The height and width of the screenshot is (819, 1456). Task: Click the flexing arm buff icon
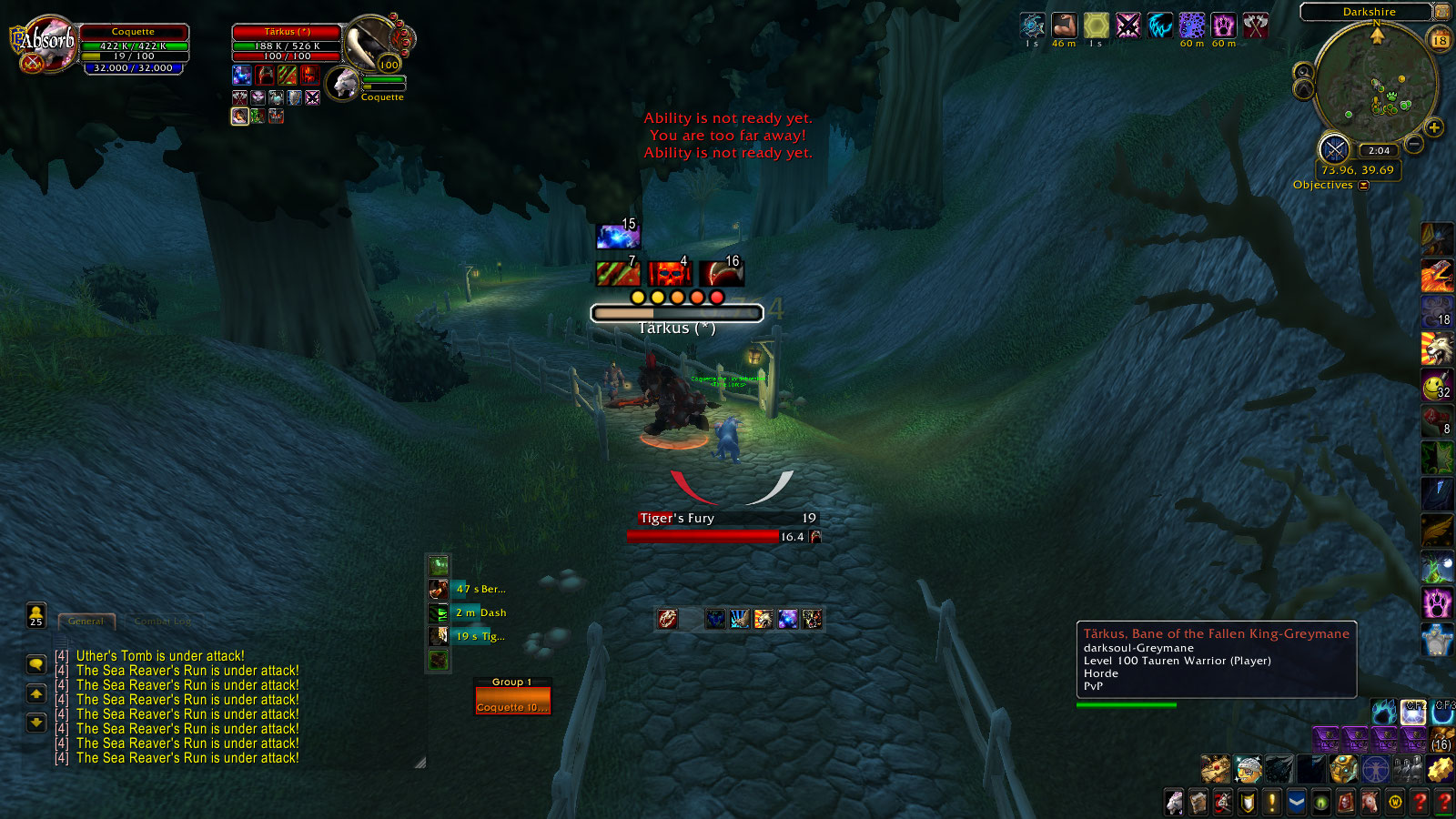click(x=1064, y=25)
